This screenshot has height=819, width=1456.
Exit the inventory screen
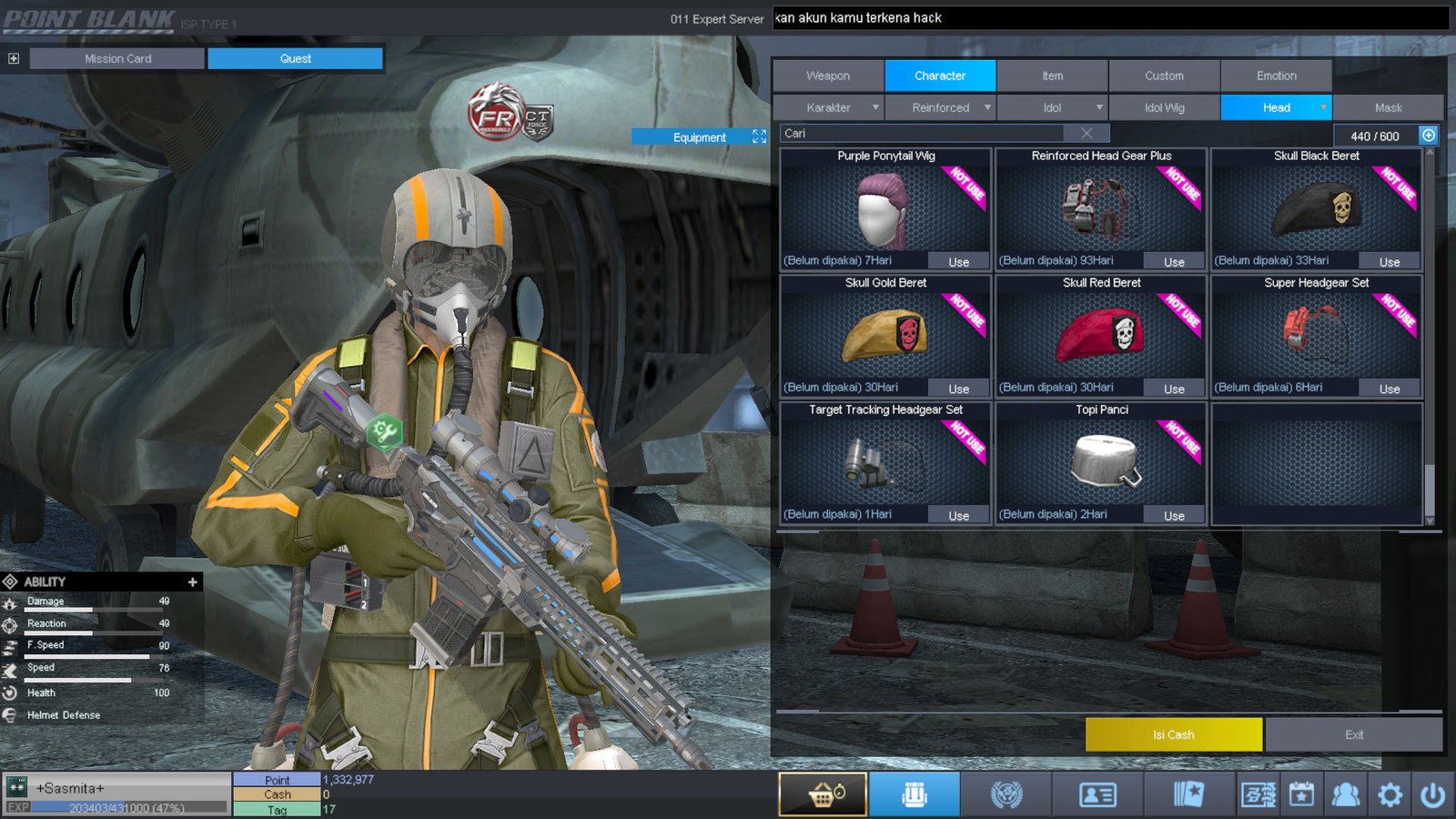click(1353, 734)
